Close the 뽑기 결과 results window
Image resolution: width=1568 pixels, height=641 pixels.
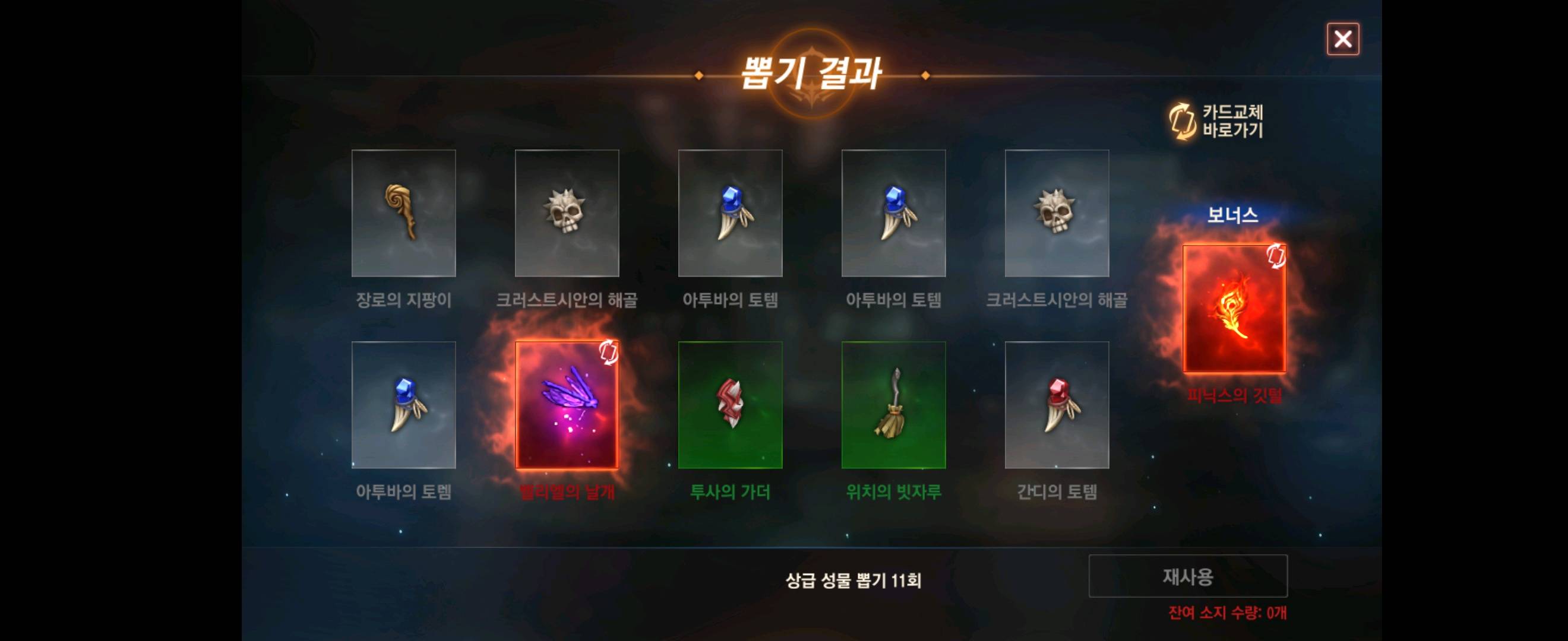(x=1343, y=39)
